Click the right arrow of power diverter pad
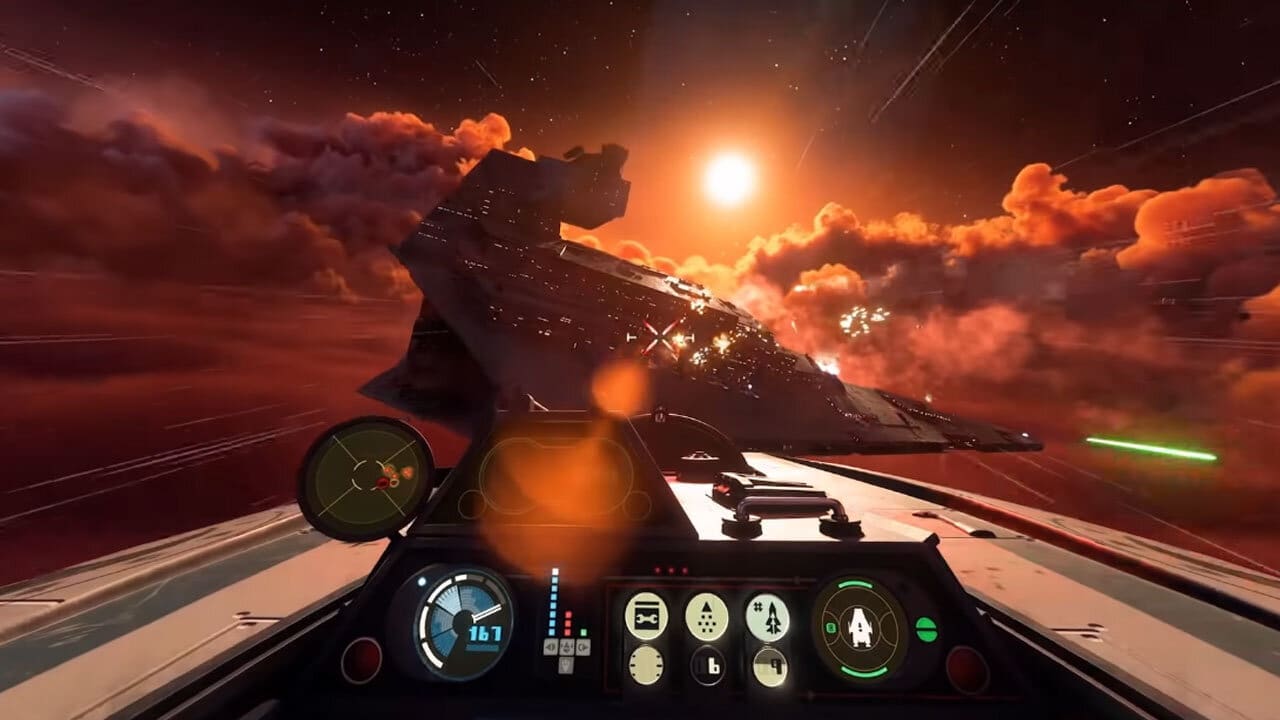The width and height of the screenshot is (1280, 720). 583,646
